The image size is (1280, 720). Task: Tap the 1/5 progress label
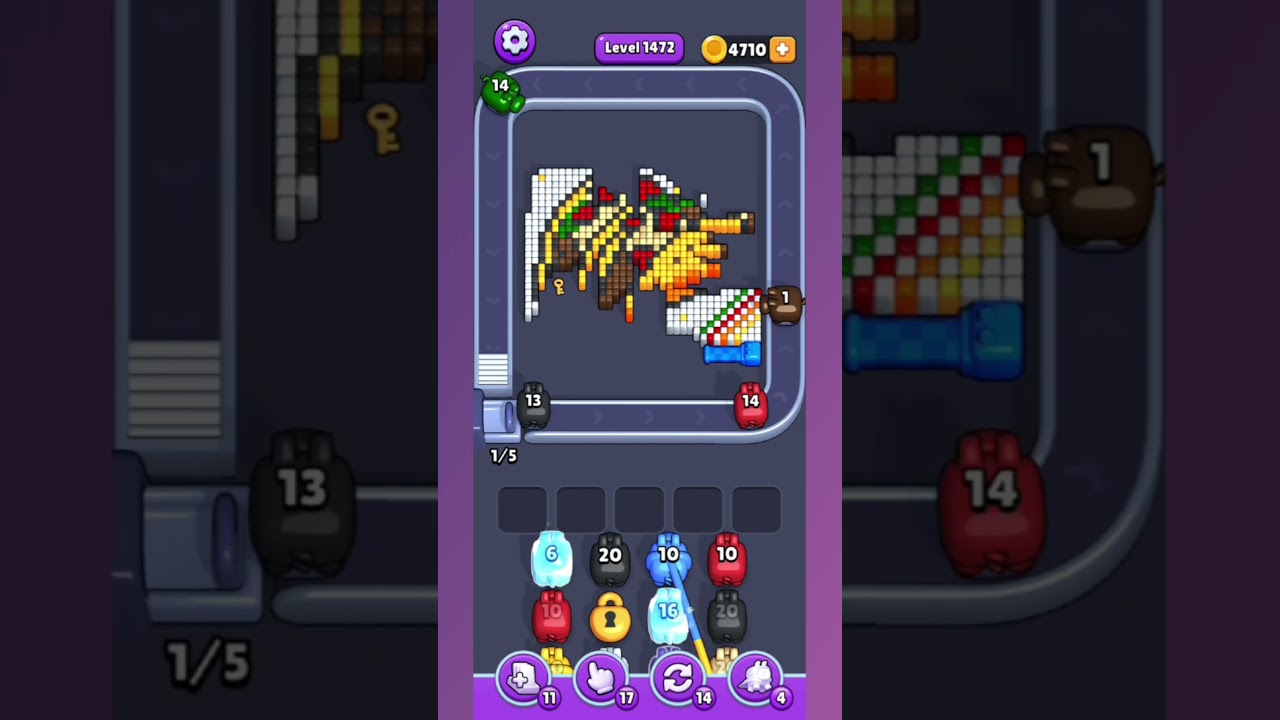(503, 456)
